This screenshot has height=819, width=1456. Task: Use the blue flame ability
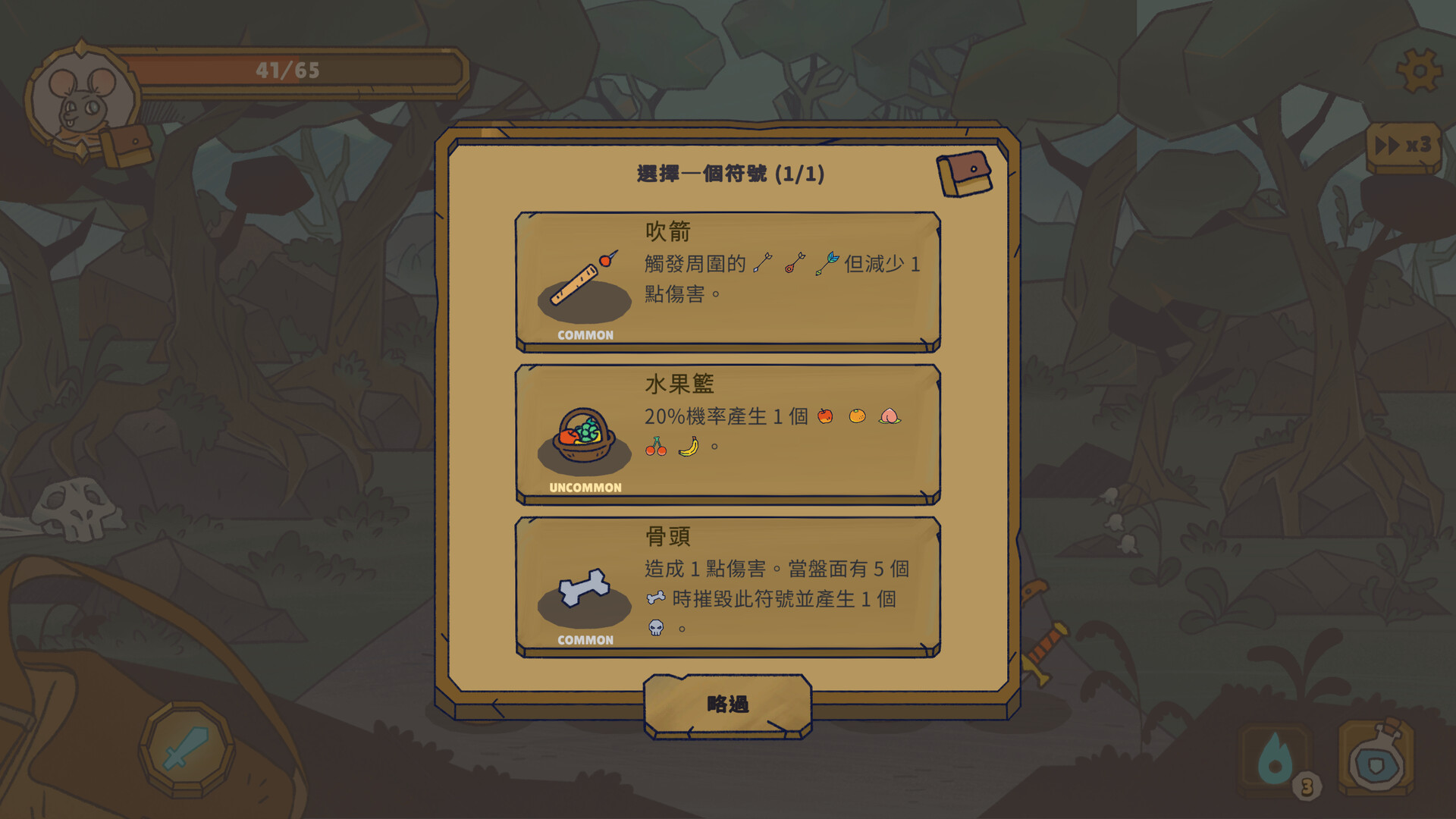(1276, 758)
